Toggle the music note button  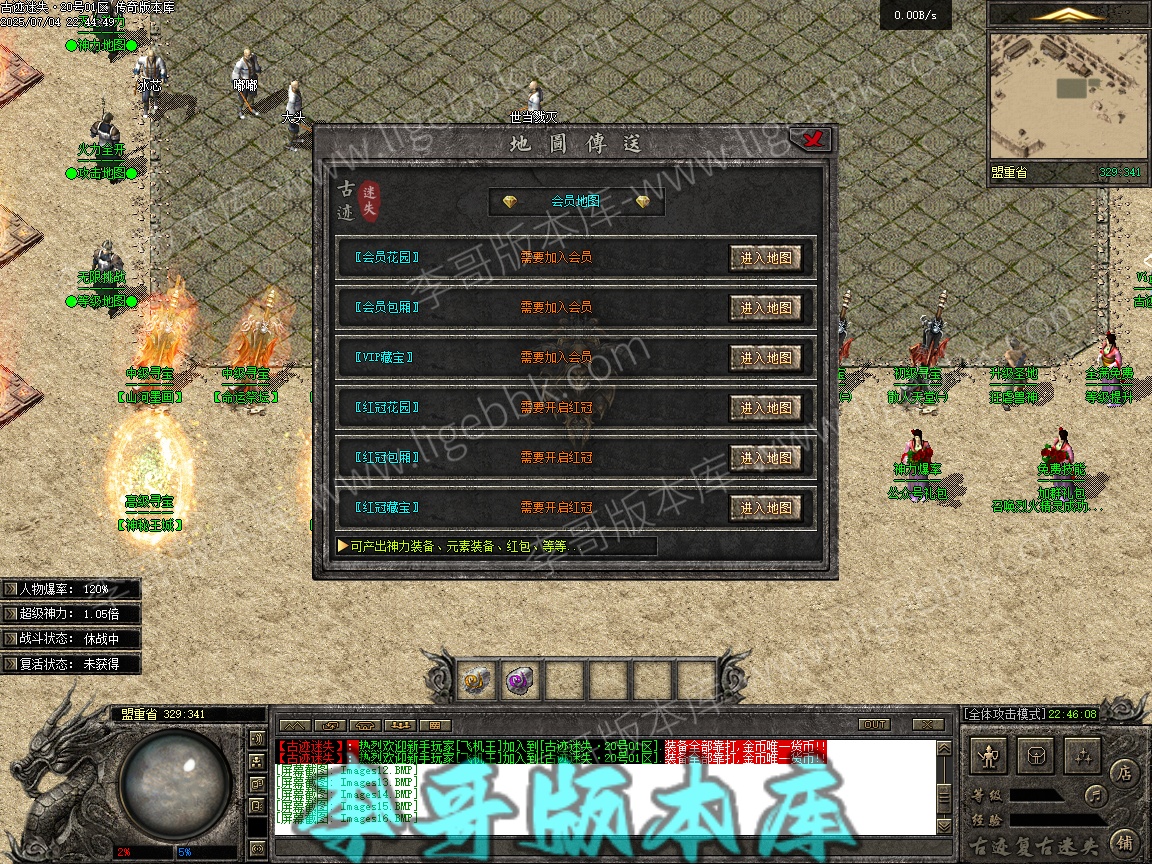(x=1097, y=795)
